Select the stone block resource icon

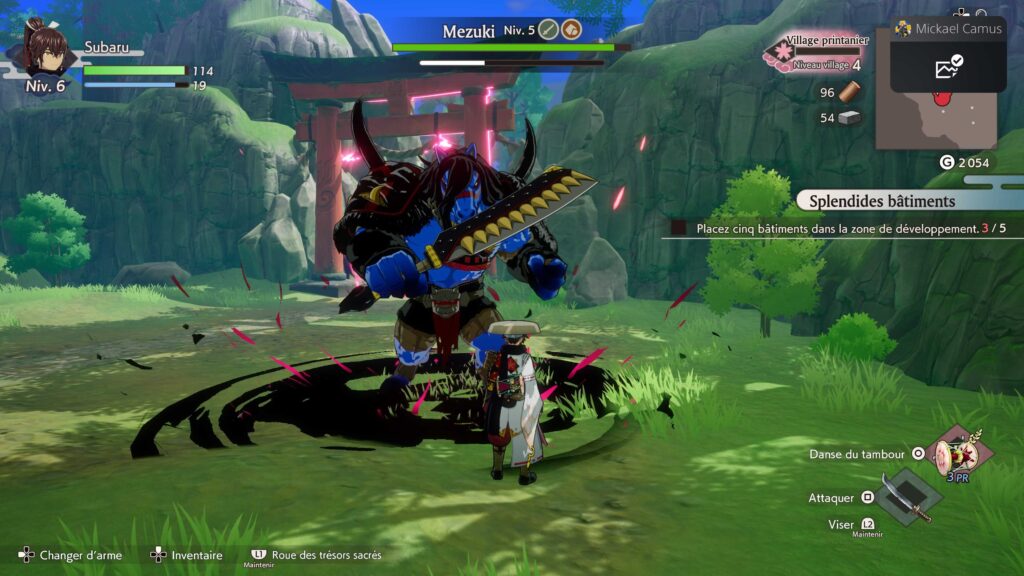tap(849, 118)
